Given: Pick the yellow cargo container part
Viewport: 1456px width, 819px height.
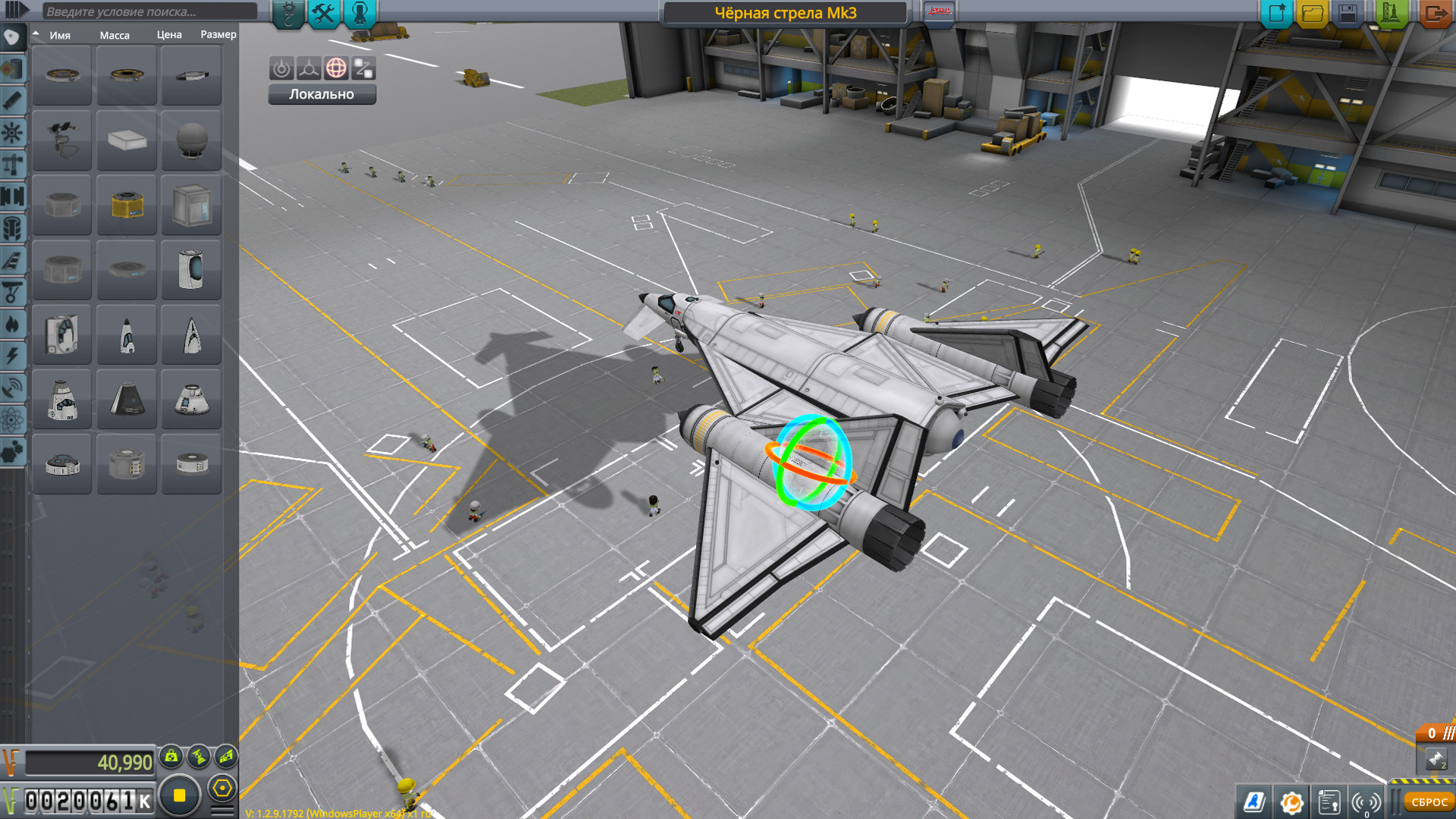Looking at the screenshot, I should 127,206.
